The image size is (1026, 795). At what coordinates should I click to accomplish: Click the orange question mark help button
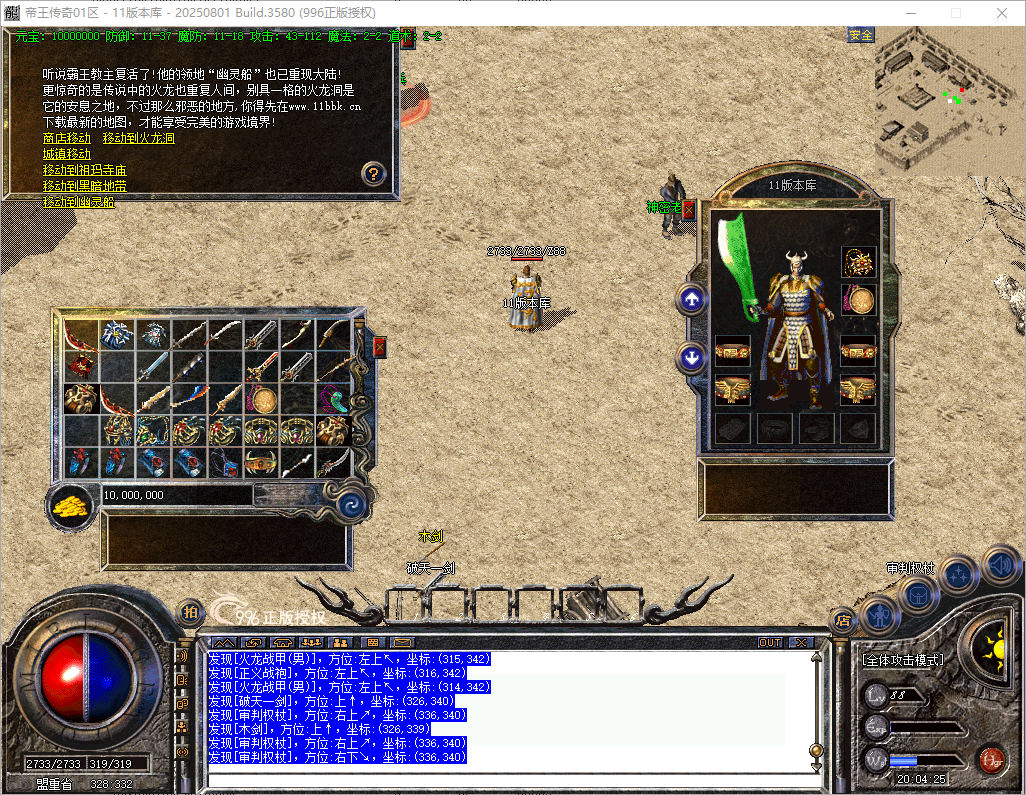click(373, 173)
